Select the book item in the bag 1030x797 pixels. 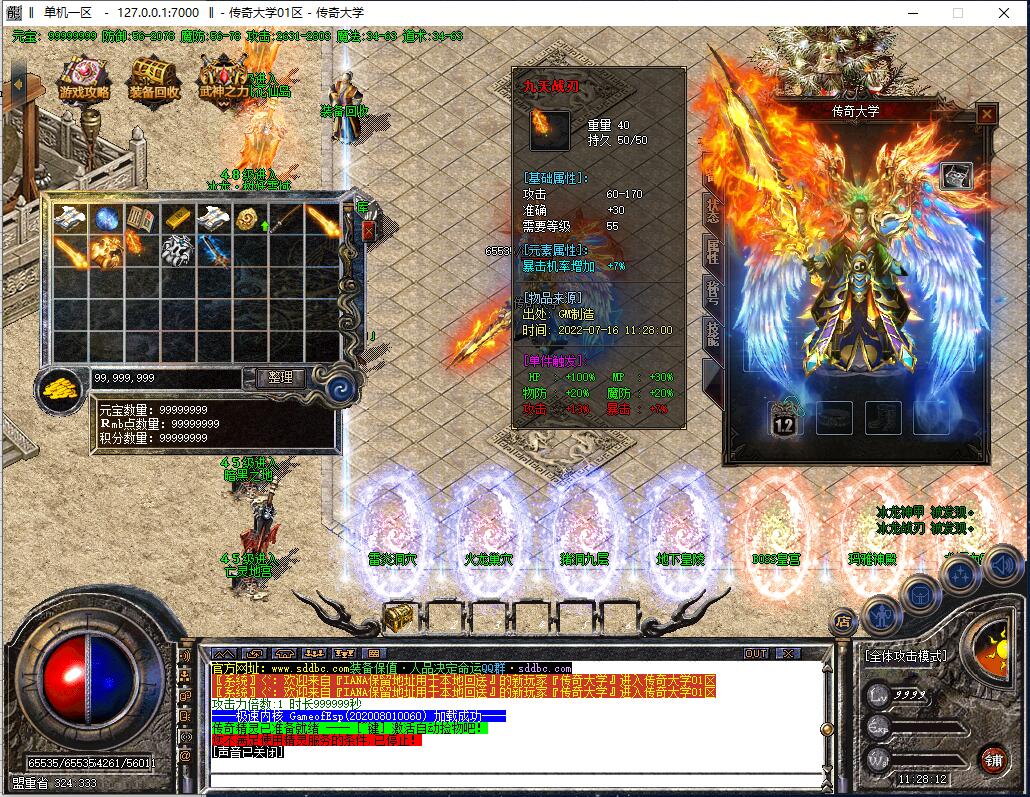[x=140, y=219]
